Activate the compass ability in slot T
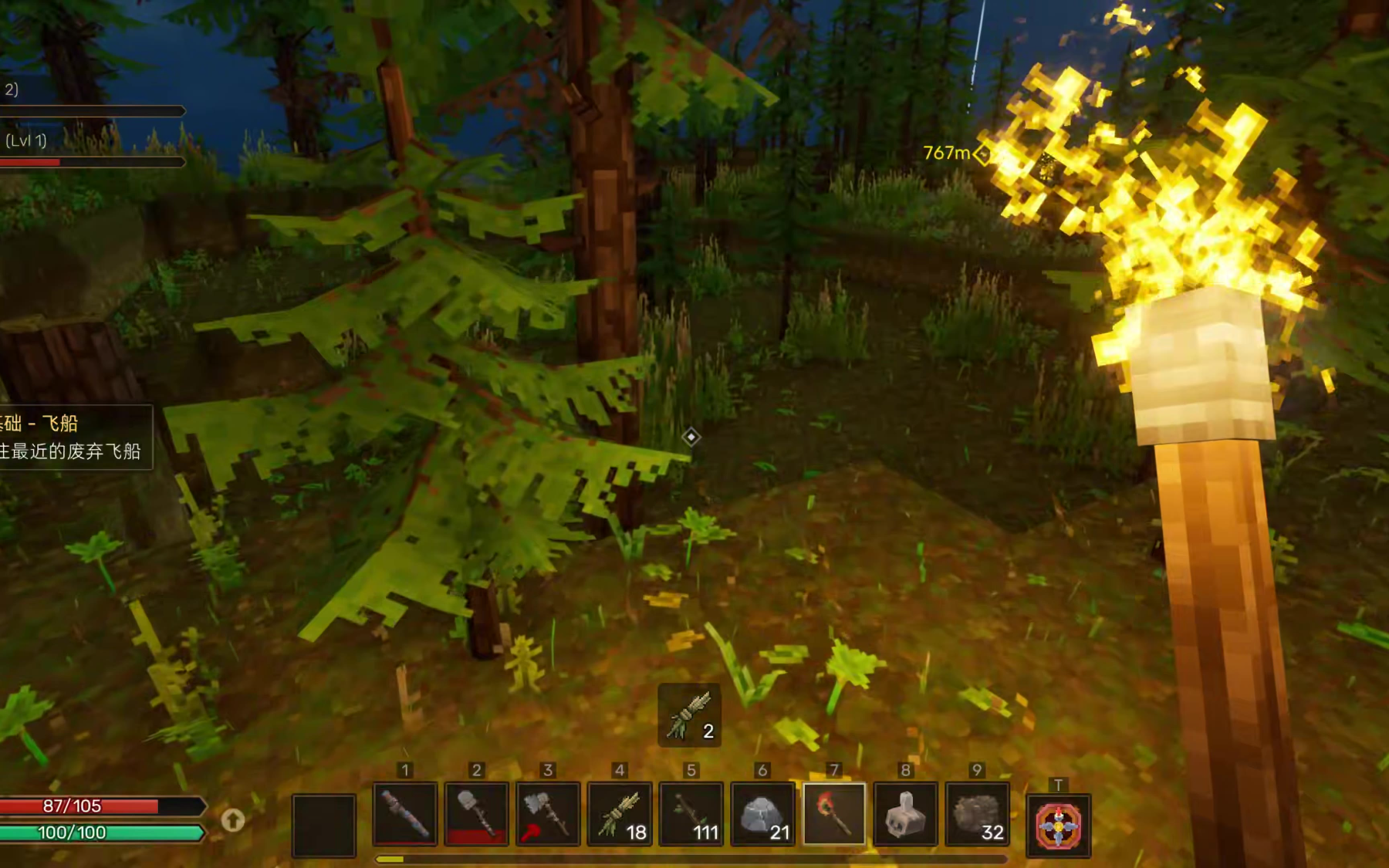The width and height of the screenshot is (1389, 868). tap(1058, 826)
